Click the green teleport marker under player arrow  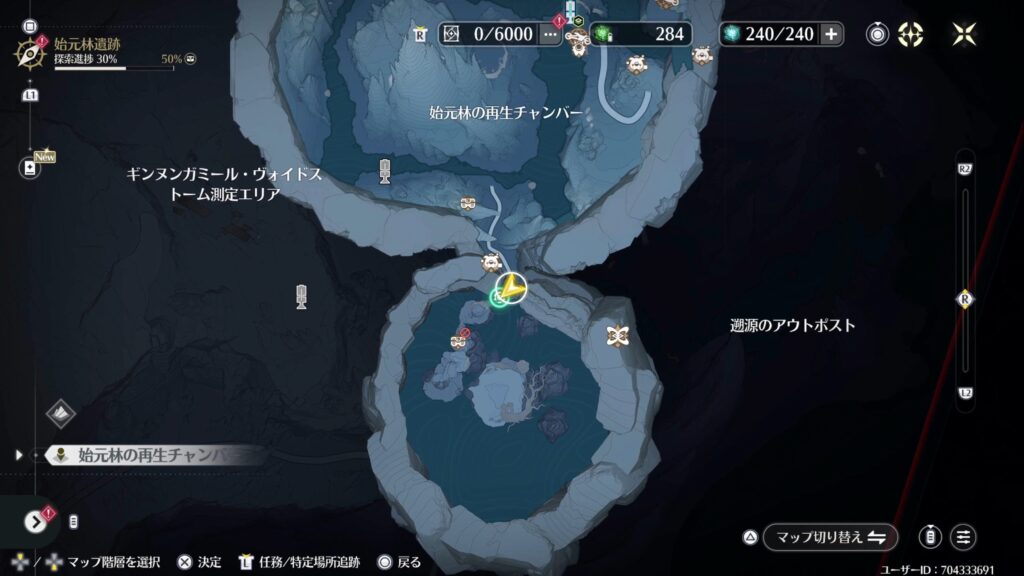point(499,298)
